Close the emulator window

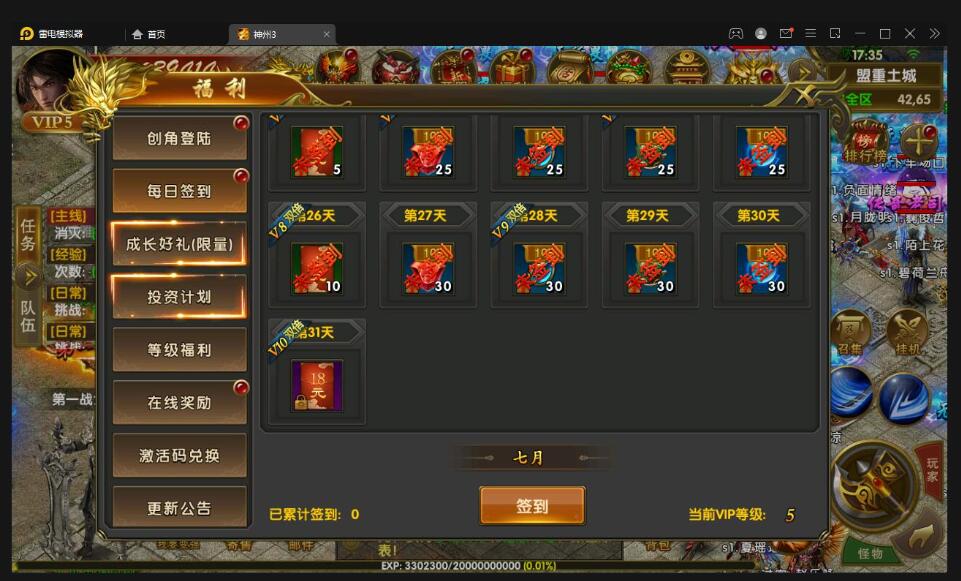point(910,33)
